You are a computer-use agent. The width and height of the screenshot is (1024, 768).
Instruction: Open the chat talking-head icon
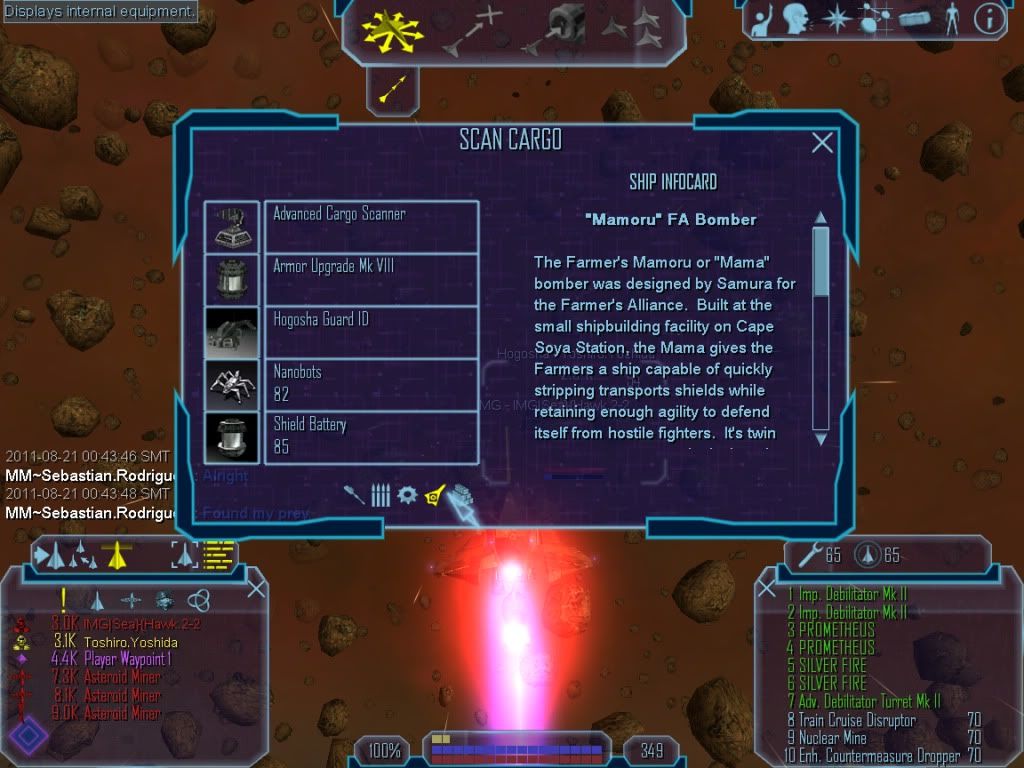pyautogui.click(x=797, y=19)
